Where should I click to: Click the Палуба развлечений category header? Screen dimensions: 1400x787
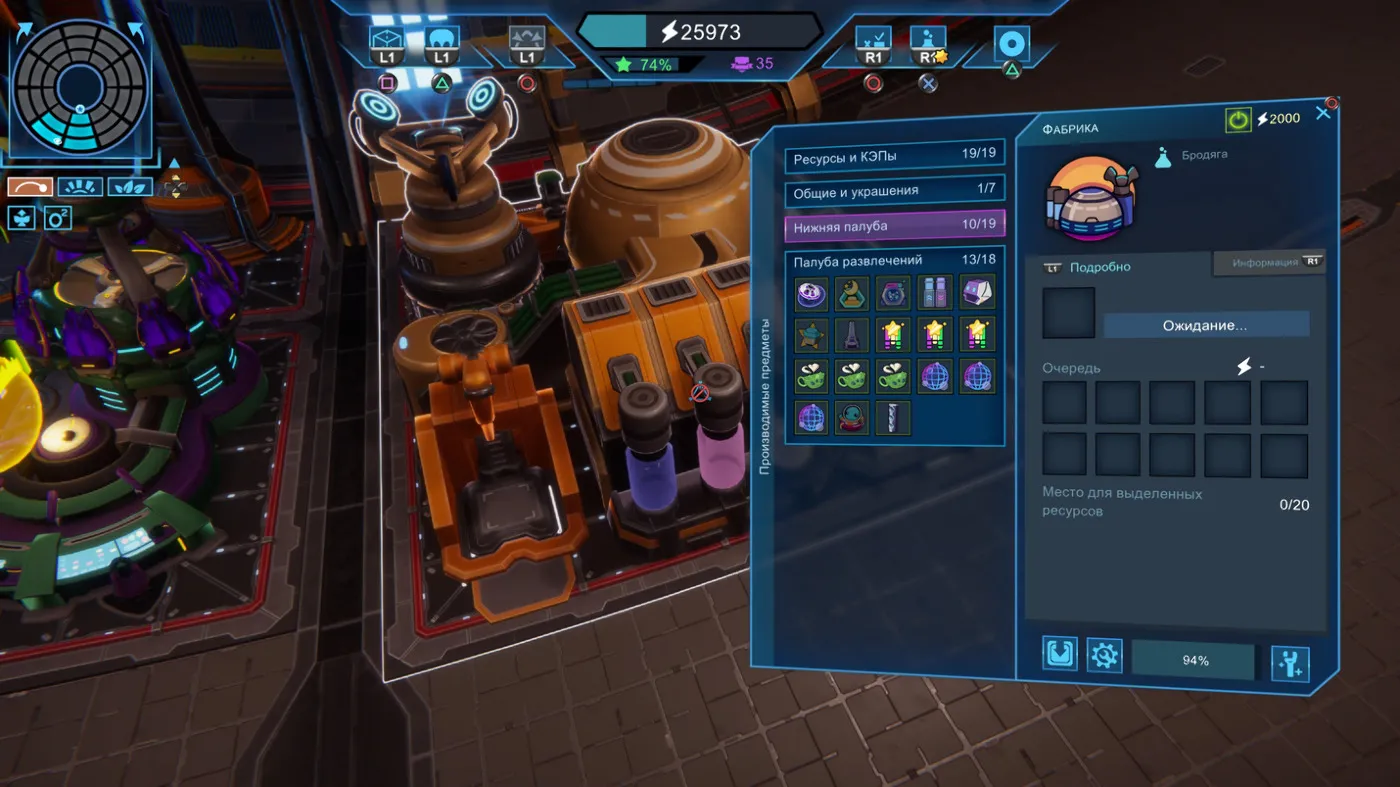(x=894, y=261)
